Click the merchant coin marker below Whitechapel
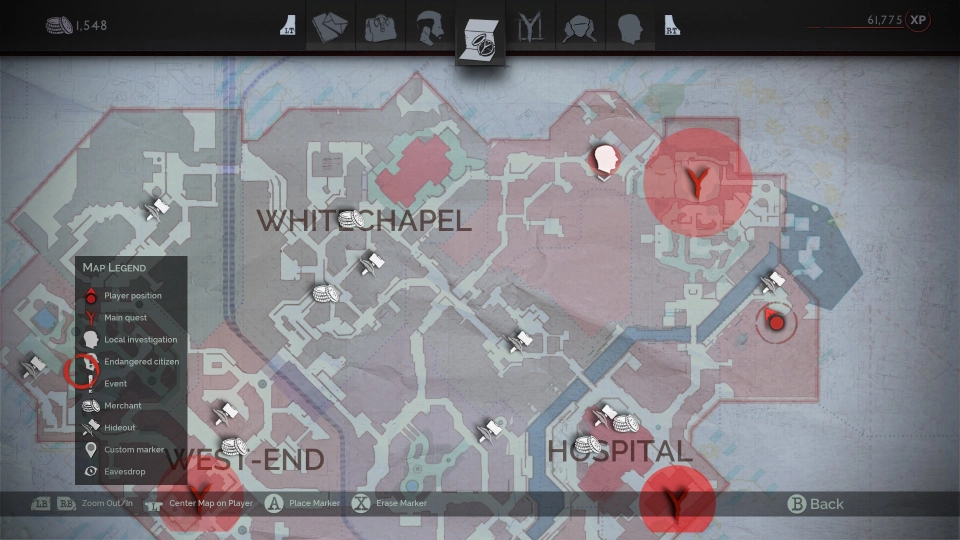960x540 pixels. 325,294
